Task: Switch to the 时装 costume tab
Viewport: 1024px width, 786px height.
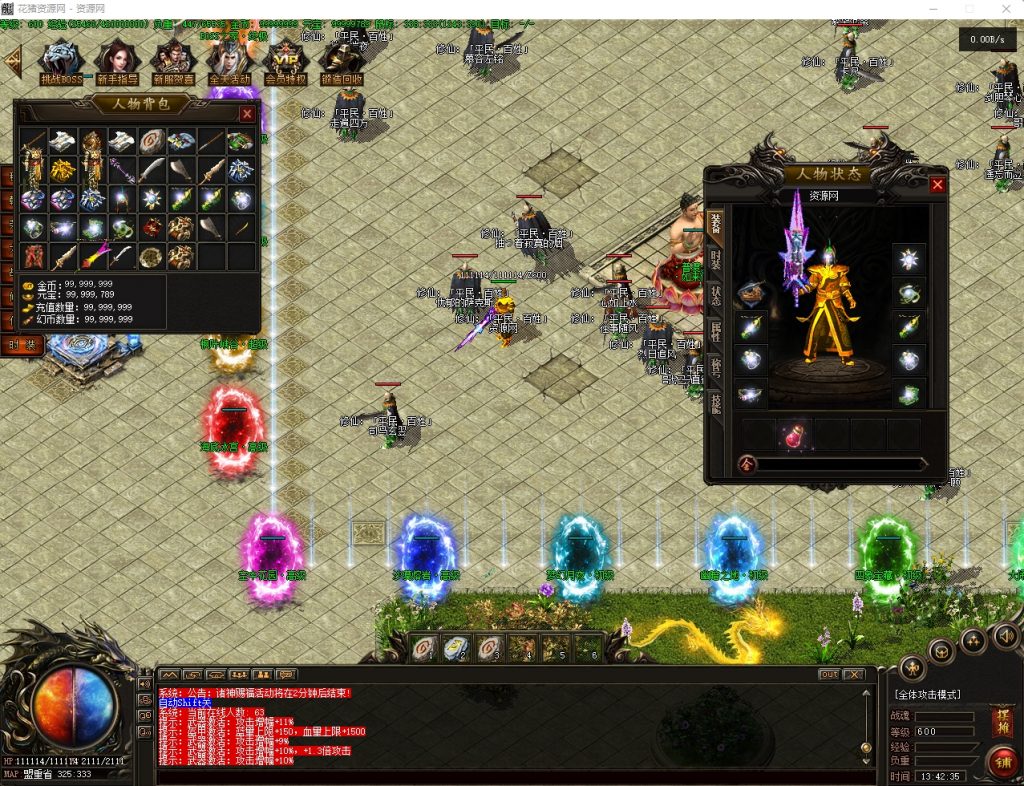Action: coord(716,259)
